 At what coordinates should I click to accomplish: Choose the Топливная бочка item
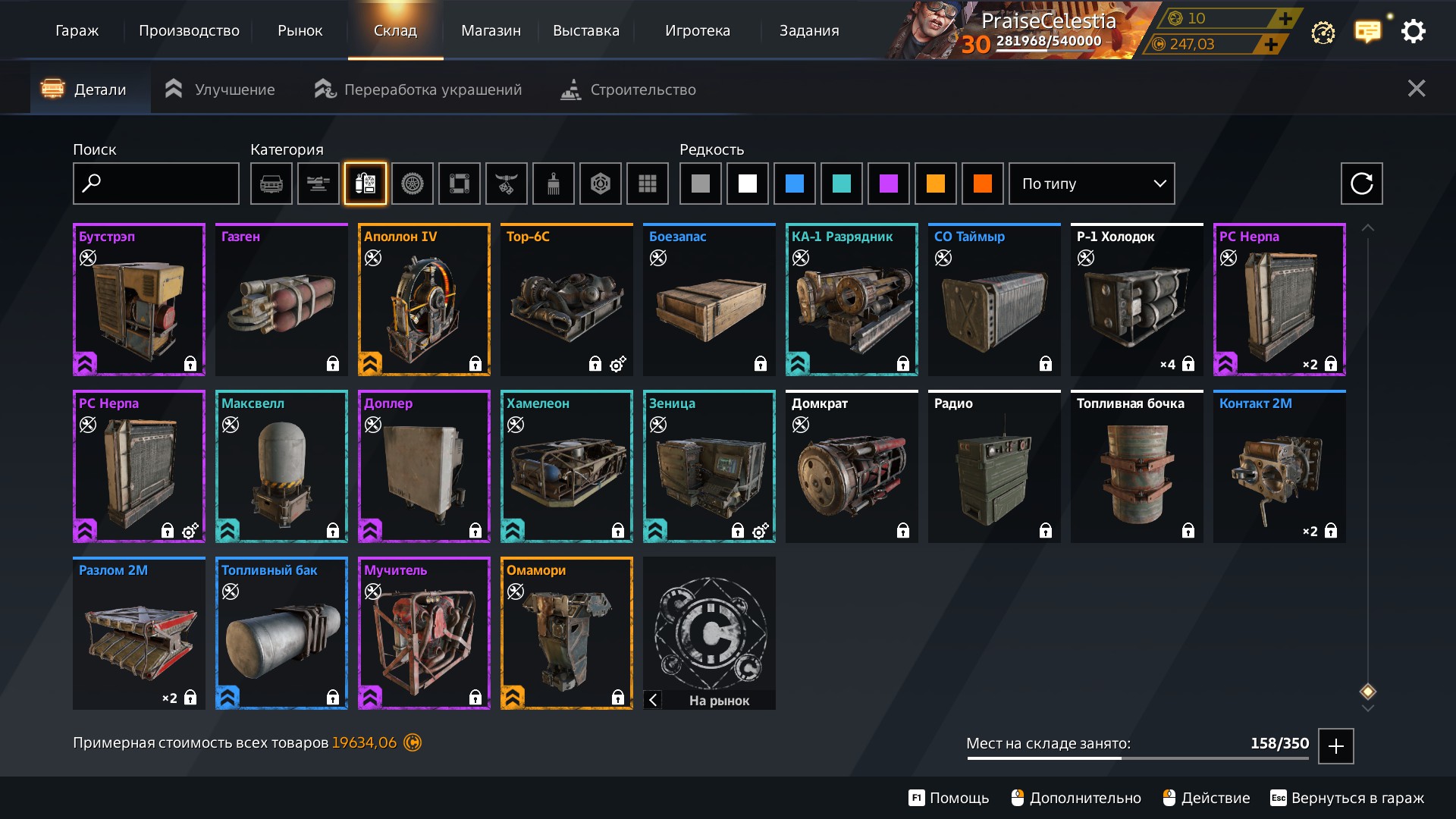(1137, 466)
